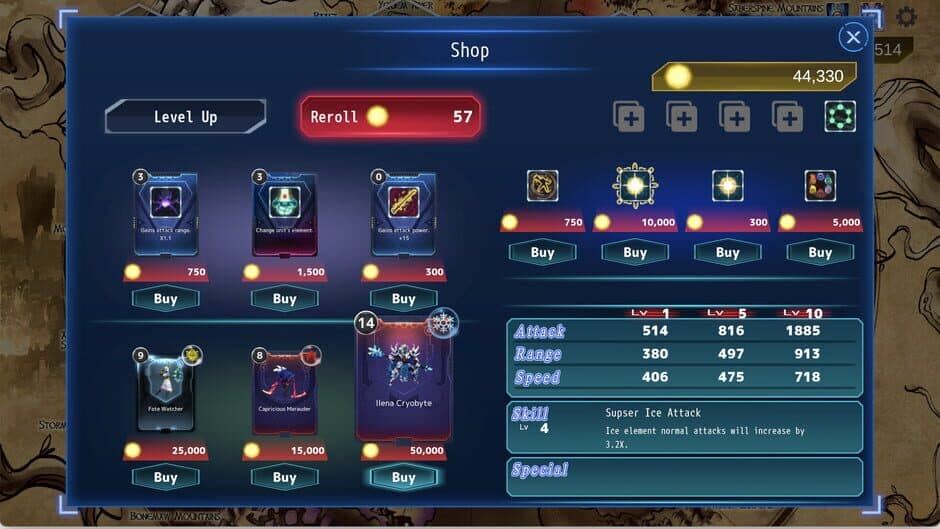Select the Fate Watcher unit card
This screenshot has height=529, width=940.
pos(165,390)
